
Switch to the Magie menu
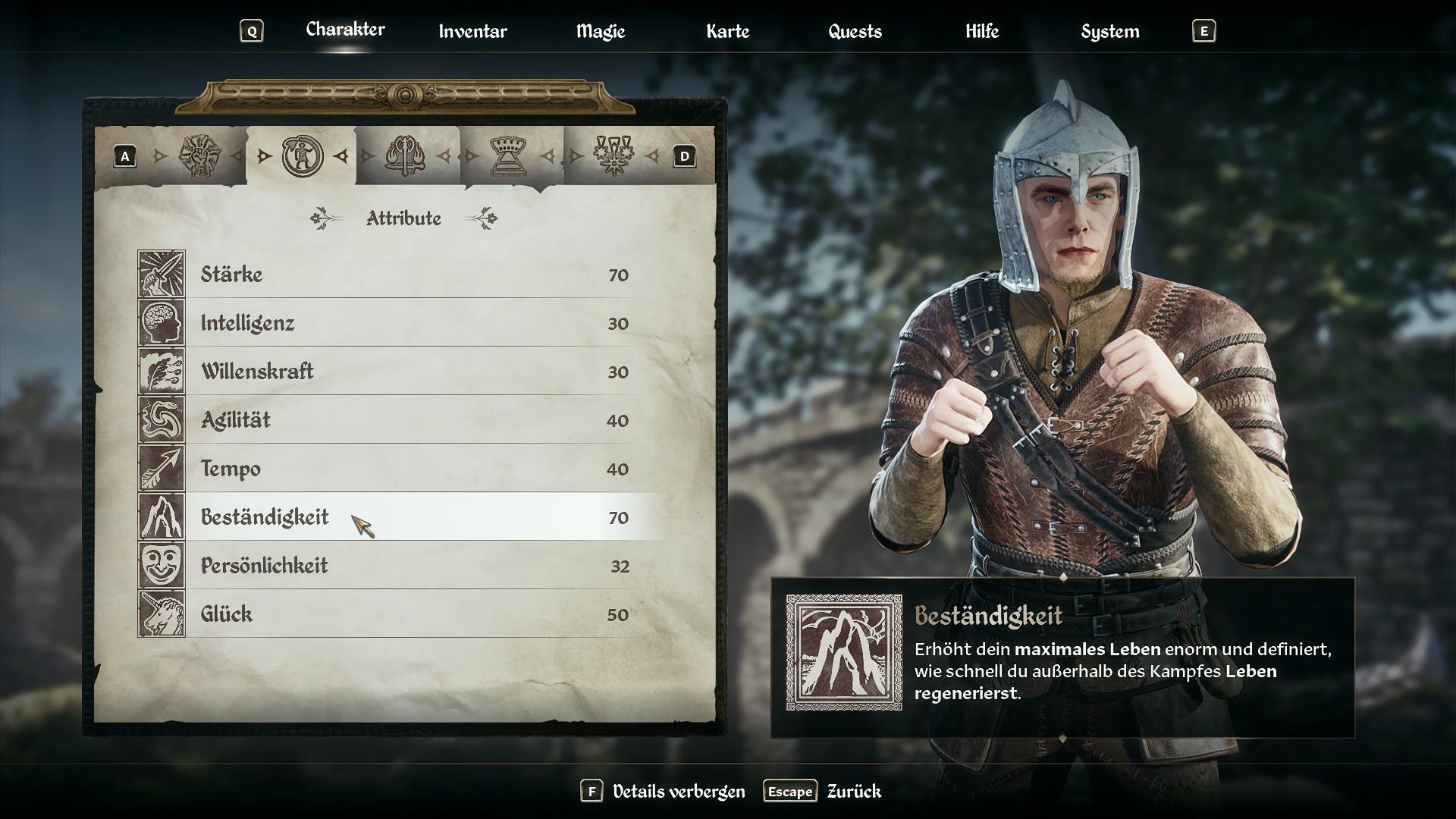(x=600, y=31)
